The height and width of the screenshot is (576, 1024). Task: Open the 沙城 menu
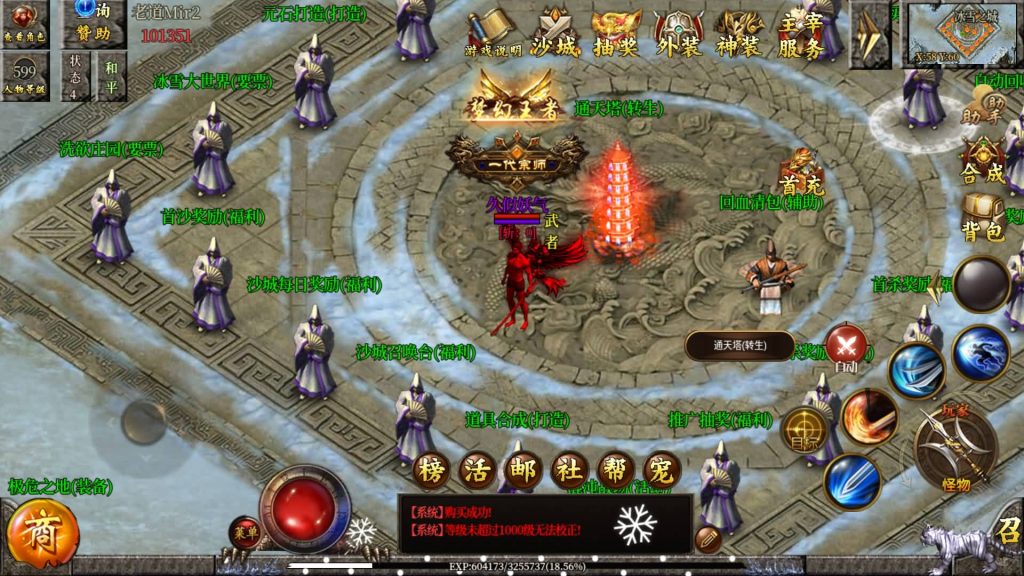(553, 35)
